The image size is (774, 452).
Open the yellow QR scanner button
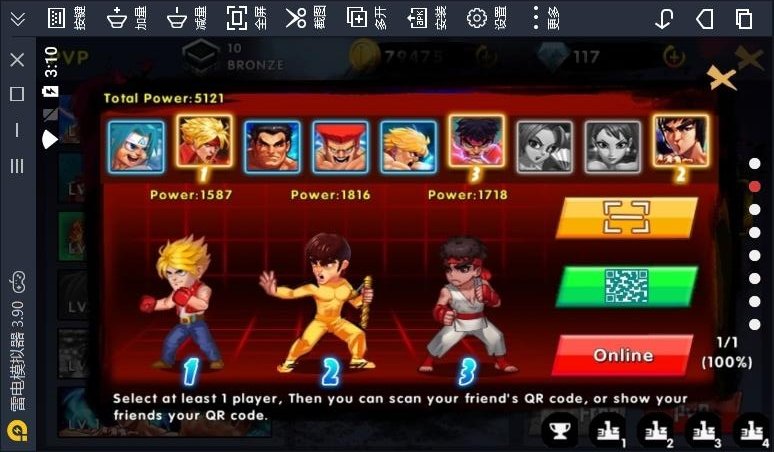pyautogui.click(x=626, y=217)
